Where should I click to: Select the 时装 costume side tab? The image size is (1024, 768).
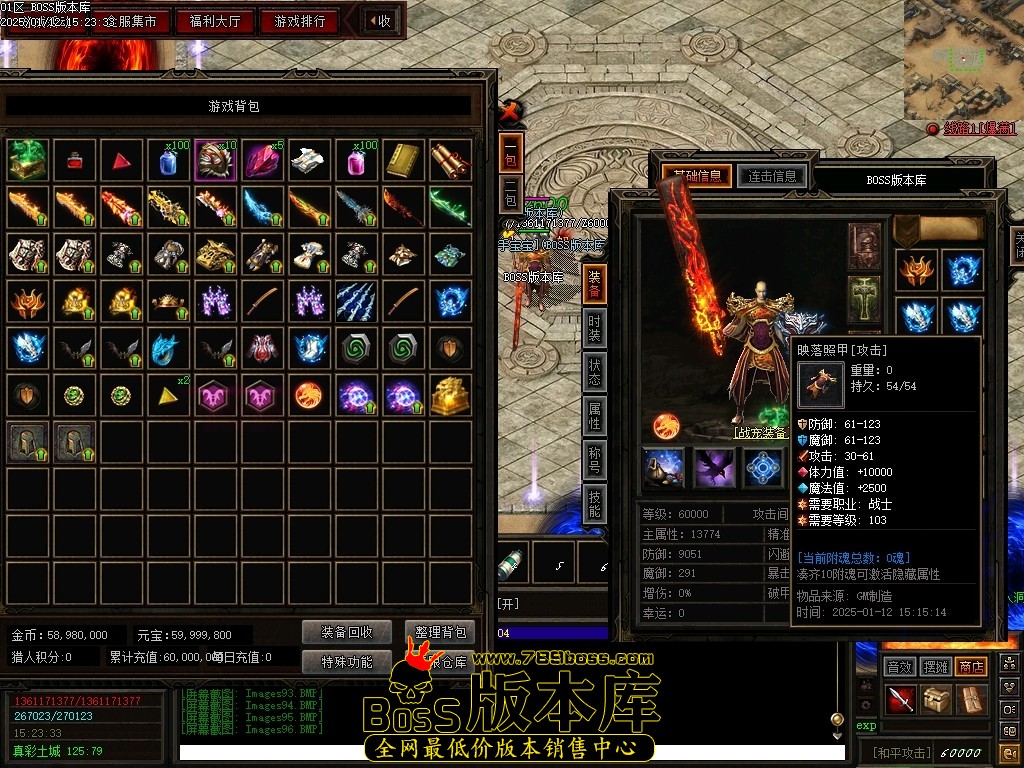click(x=594, y=327)
